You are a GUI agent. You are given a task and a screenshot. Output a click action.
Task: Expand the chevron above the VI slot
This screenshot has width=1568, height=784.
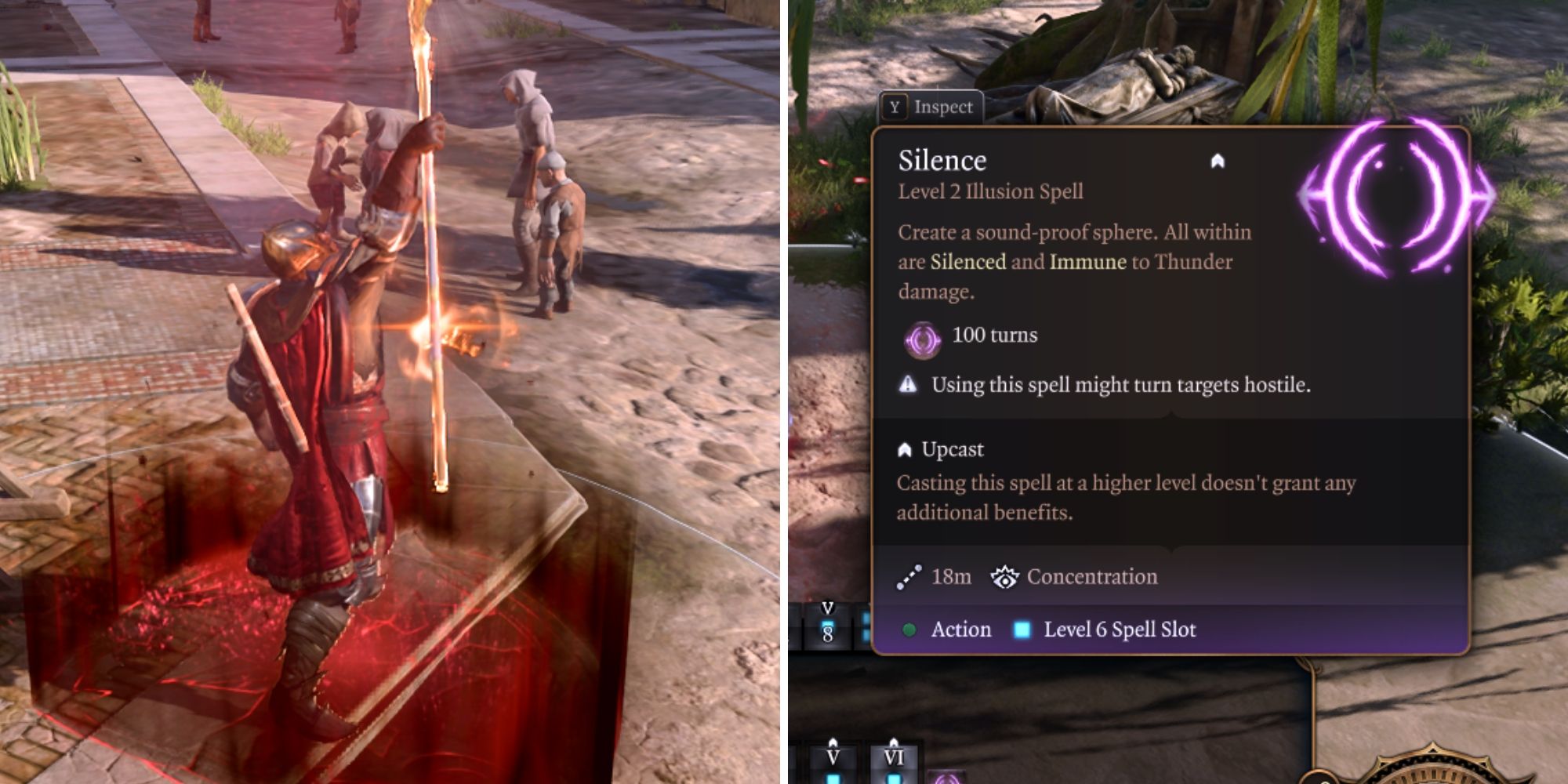(894, 741)
